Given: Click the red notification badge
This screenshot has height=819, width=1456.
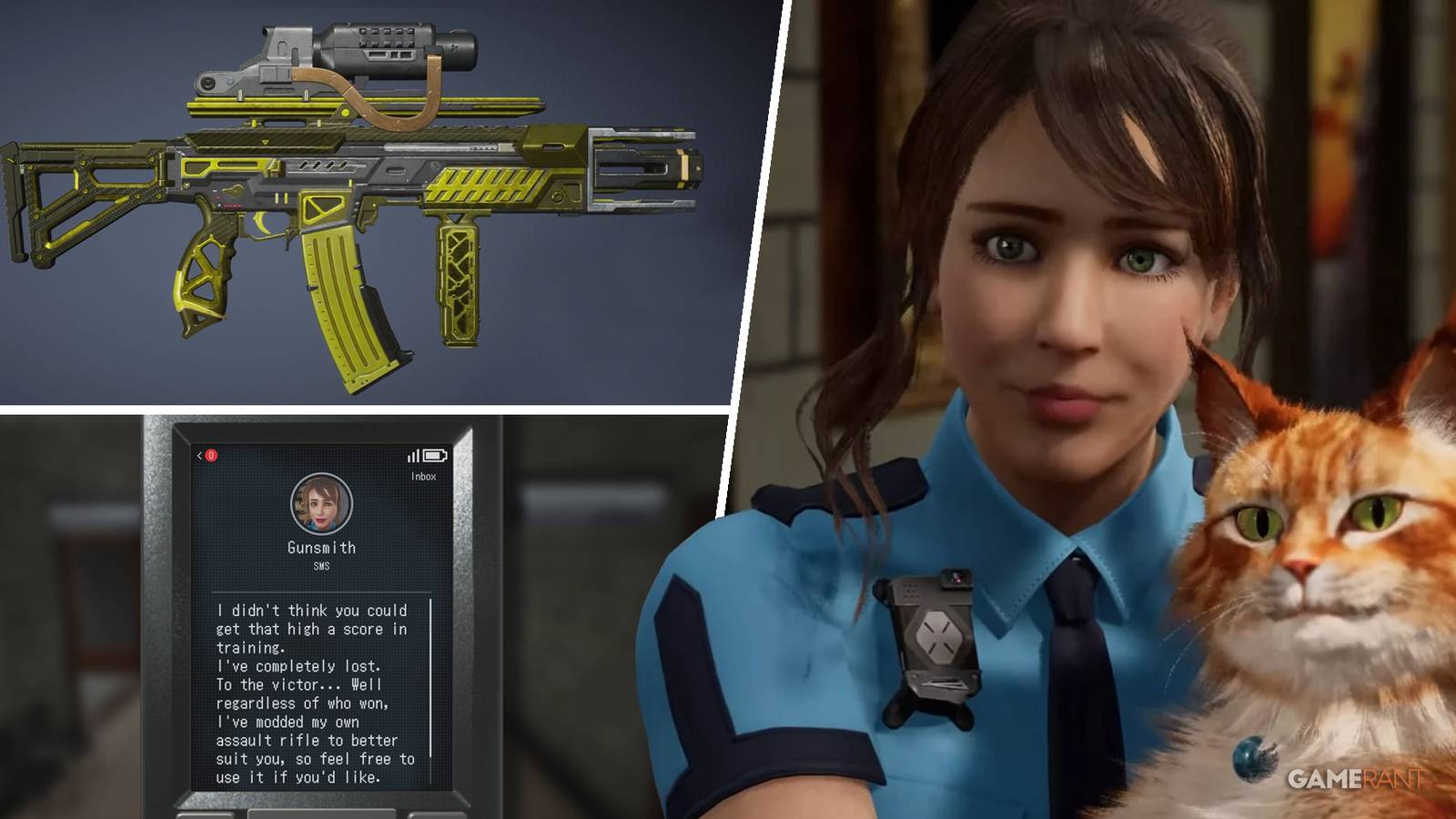Looking at the screenshot, I should tap(210, 456).
